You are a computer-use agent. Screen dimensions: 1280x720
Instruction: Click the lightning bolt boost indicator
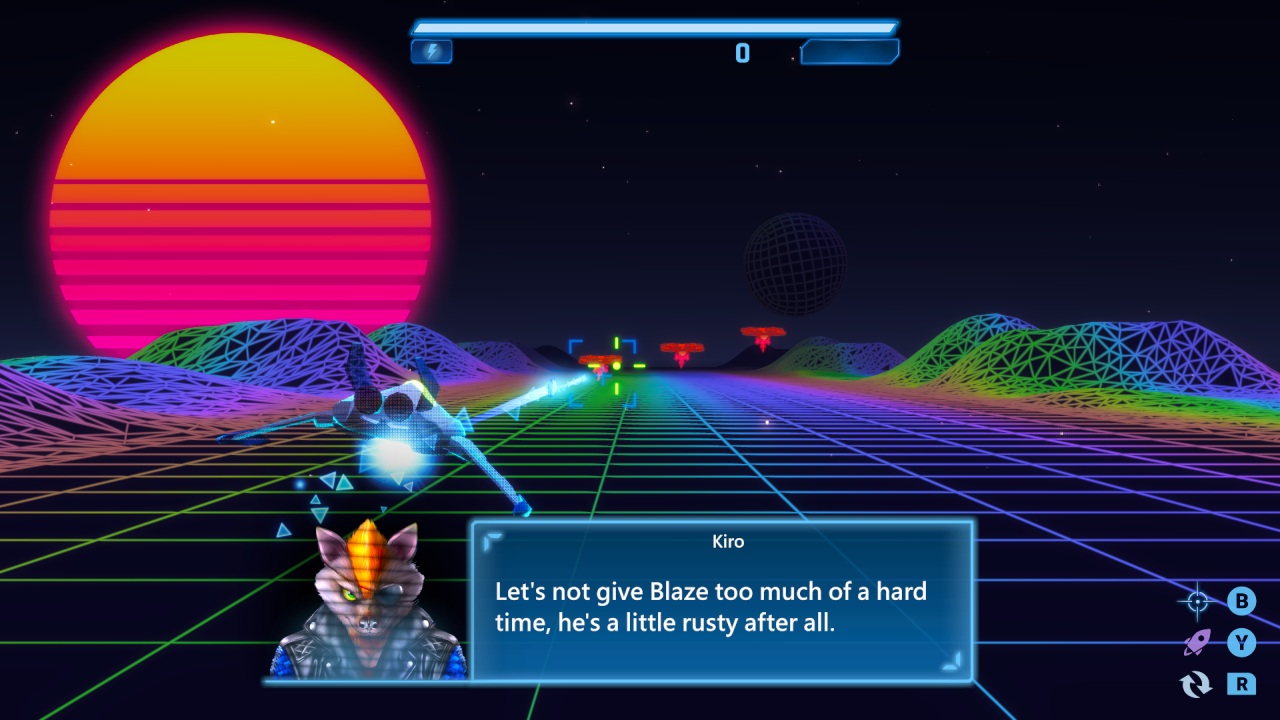(431, 51)
